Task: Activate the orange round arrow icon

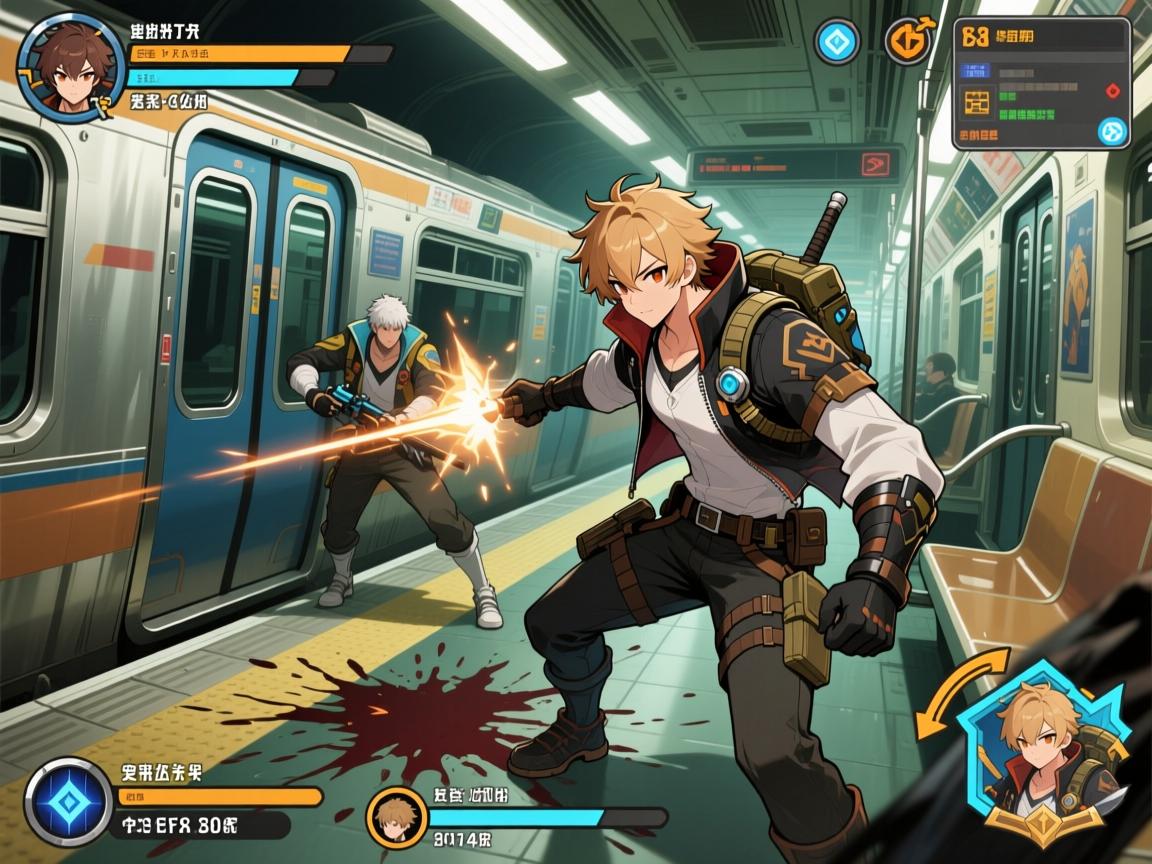Action: point(909,42)
